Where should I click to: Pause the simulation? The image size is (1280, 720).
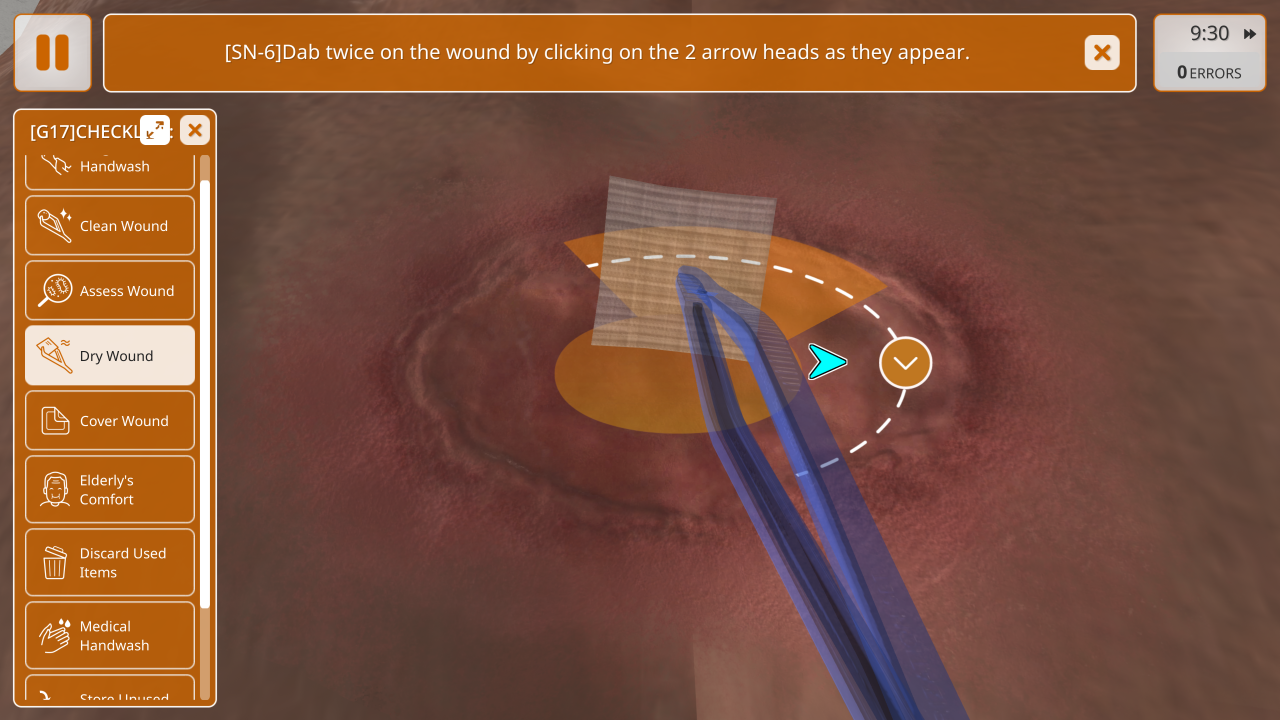(x=53, y=53)
